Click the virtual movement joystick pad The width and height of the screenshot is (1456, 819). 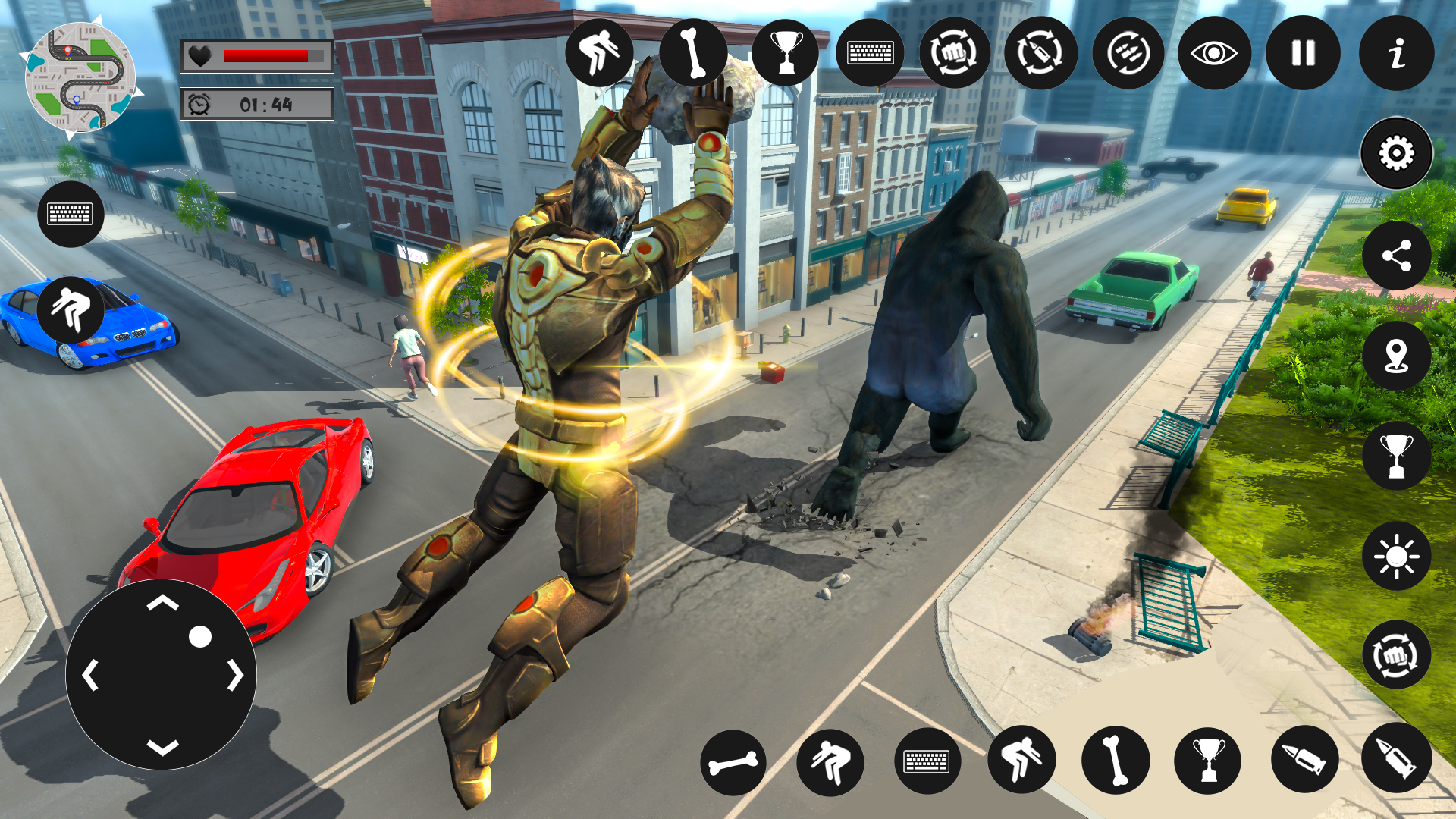(162, 674)
